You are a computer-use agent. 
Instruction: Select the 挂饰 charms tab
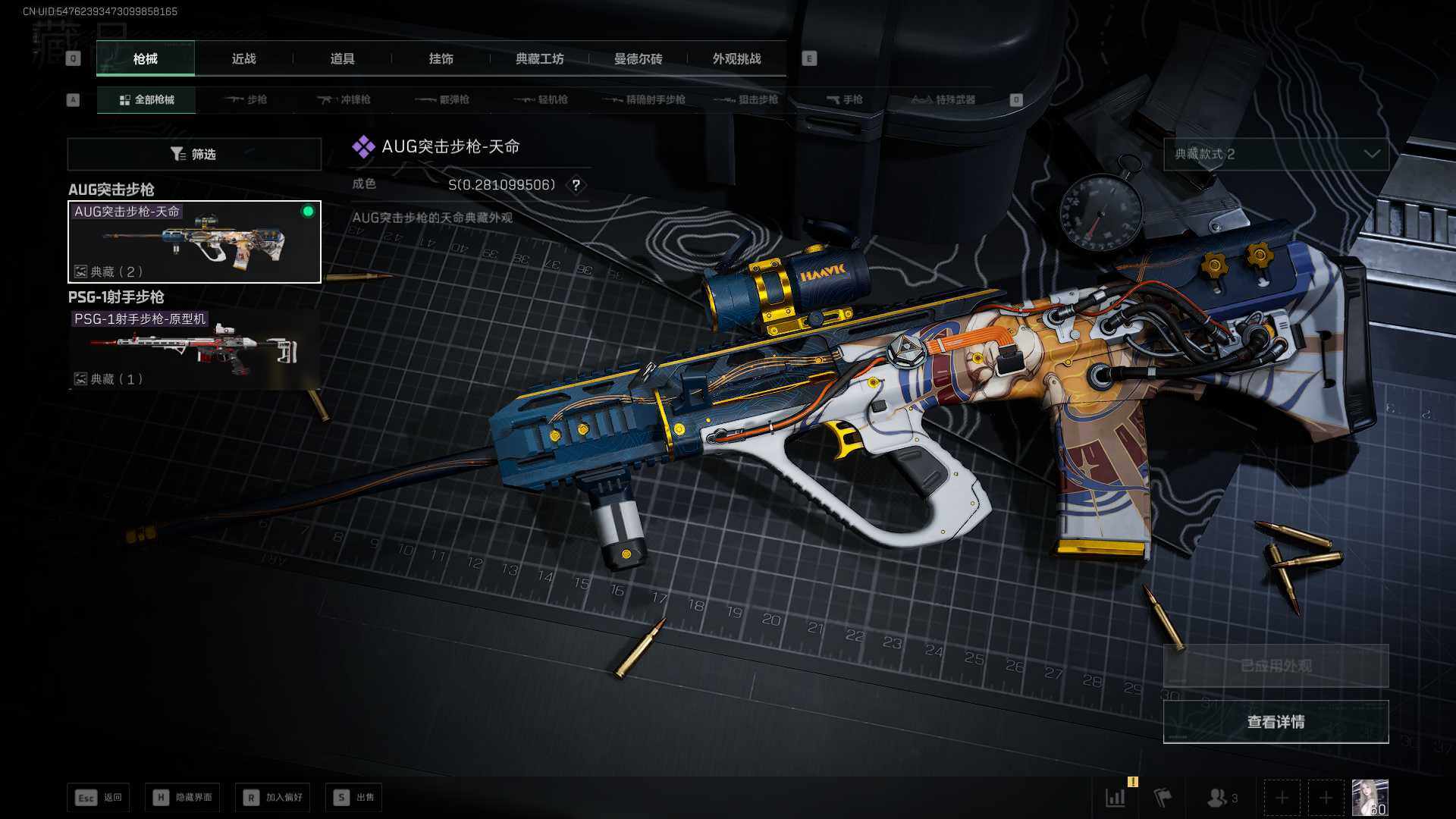[x=441, y=58]
